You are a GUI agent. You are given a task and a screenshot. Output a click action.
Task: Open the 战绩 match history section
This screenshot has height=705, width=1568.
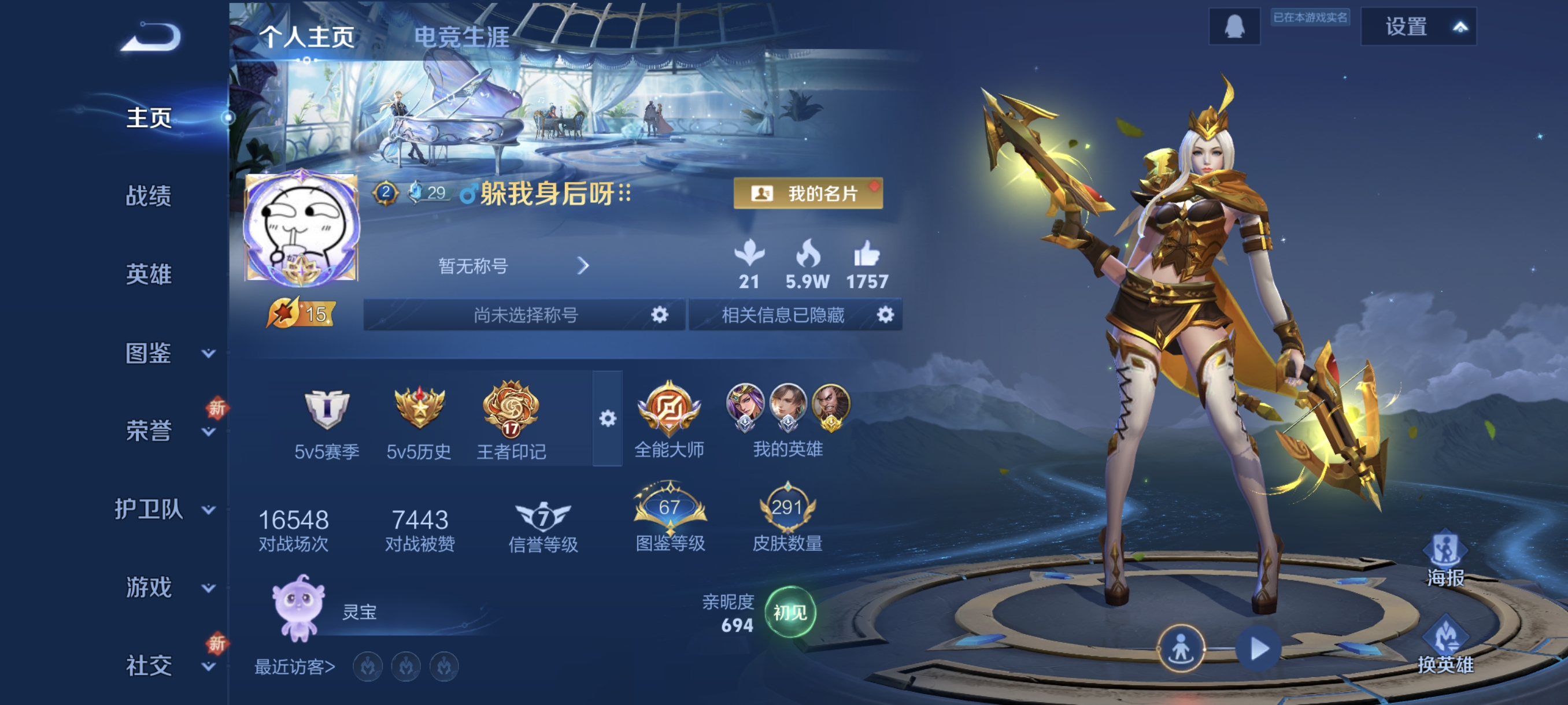[x=149, y=196]
